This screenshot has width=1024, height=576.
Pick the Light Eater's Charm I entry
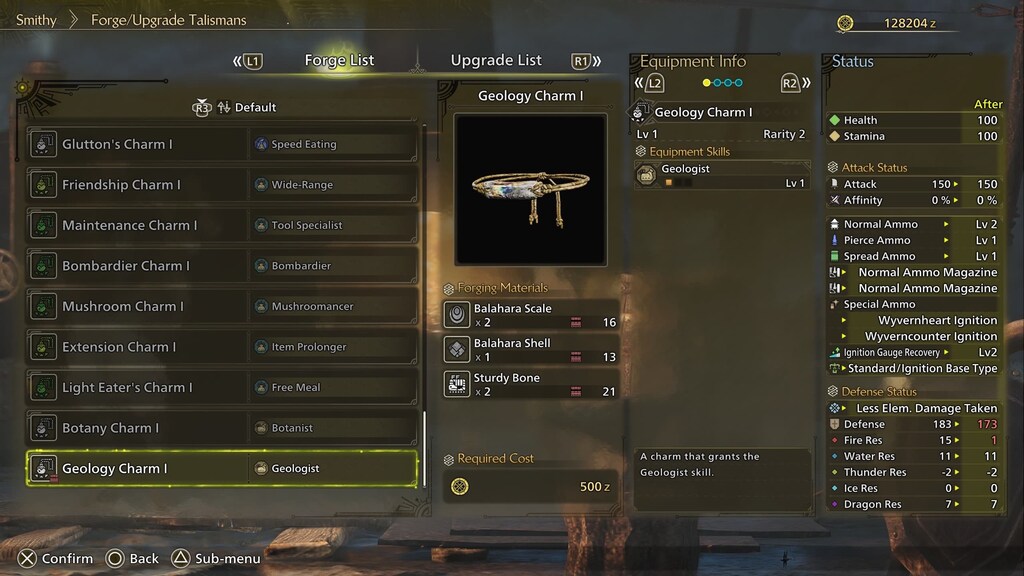click(x=222, y=387)
